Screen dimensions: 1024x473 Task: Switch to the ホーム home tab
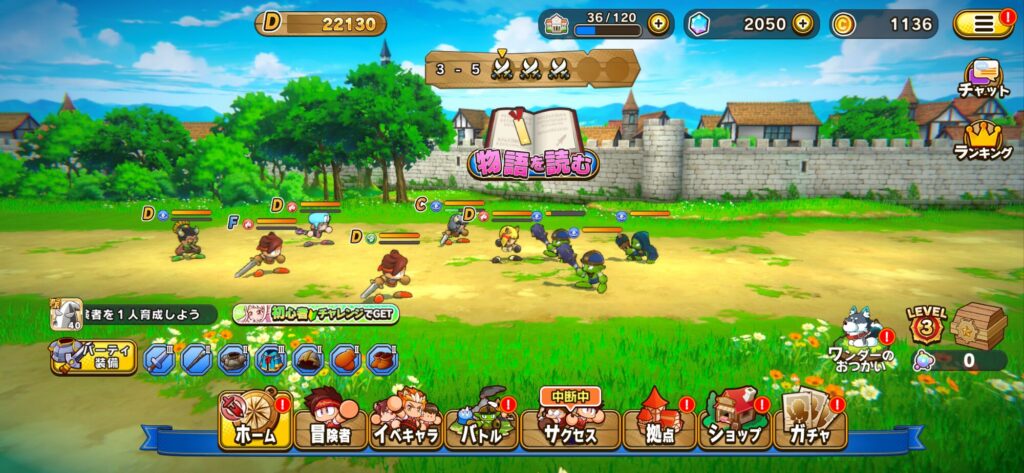(255, 420)
